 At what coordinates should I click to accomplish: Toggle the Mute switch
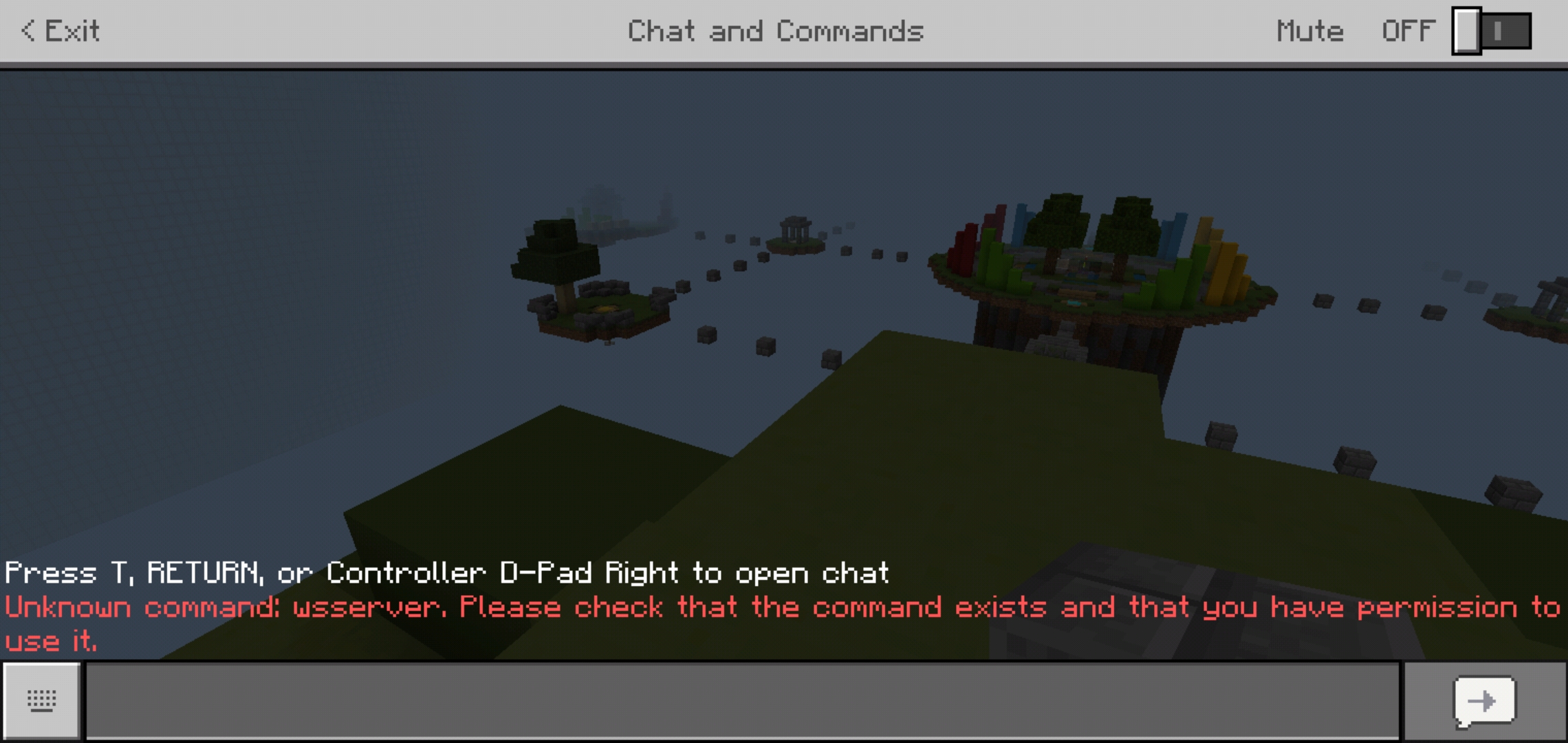pos(1491,32)
